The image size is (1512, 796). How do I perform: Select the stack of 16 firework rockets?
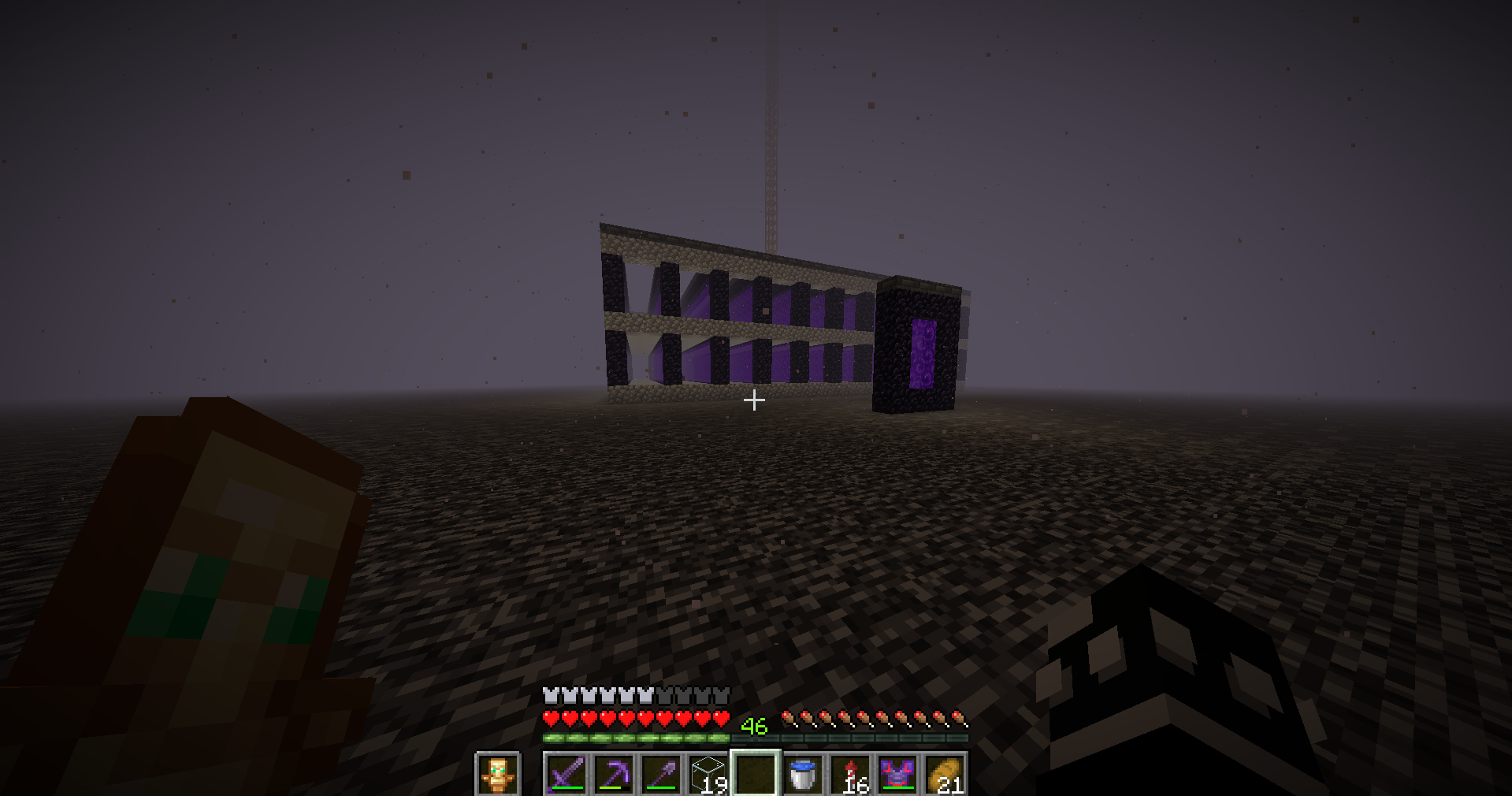point(851,776)
